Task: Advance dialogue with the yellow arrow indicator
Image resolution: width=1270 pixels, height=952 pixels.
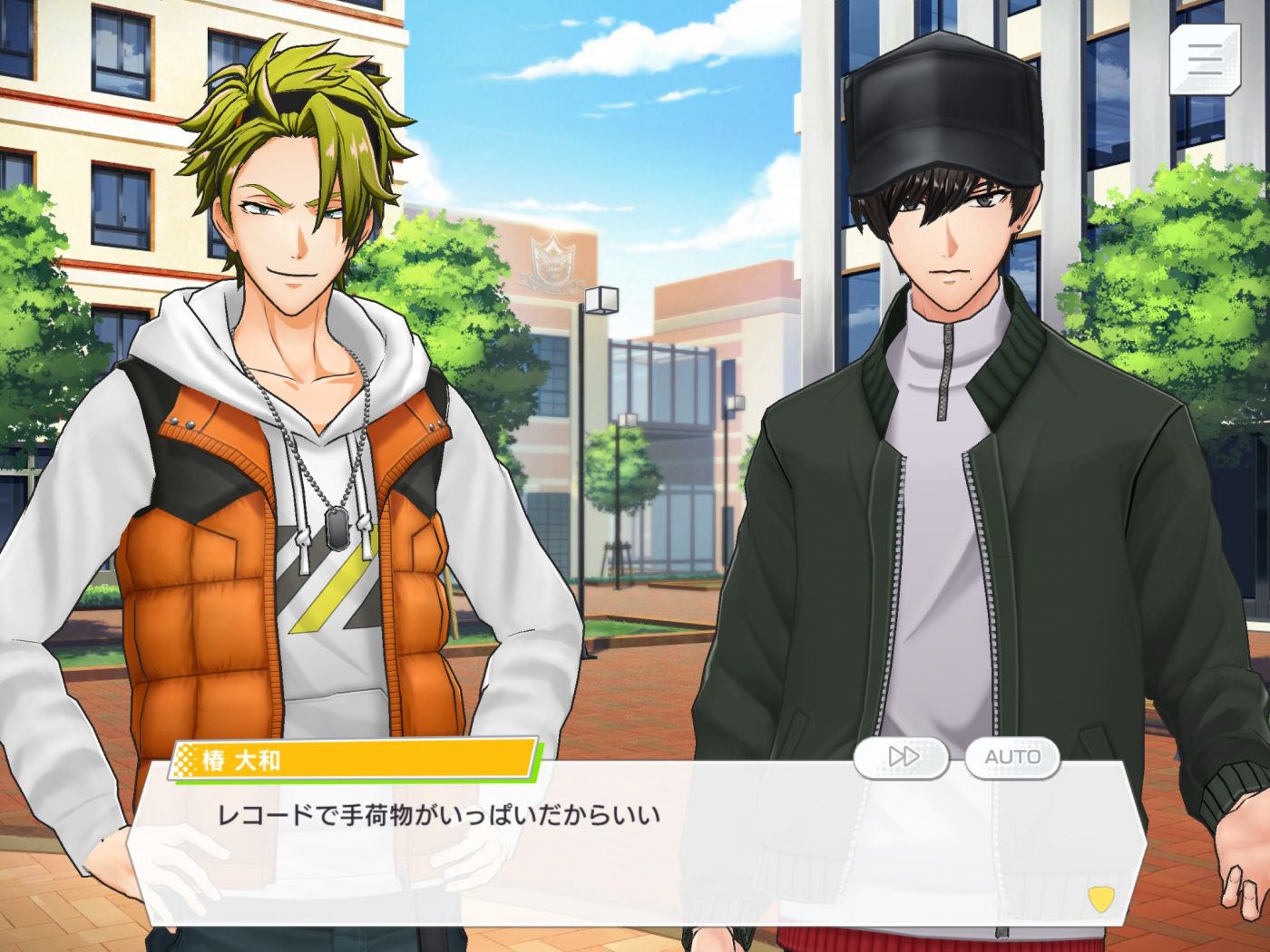Action: (x=1100, y=899)
